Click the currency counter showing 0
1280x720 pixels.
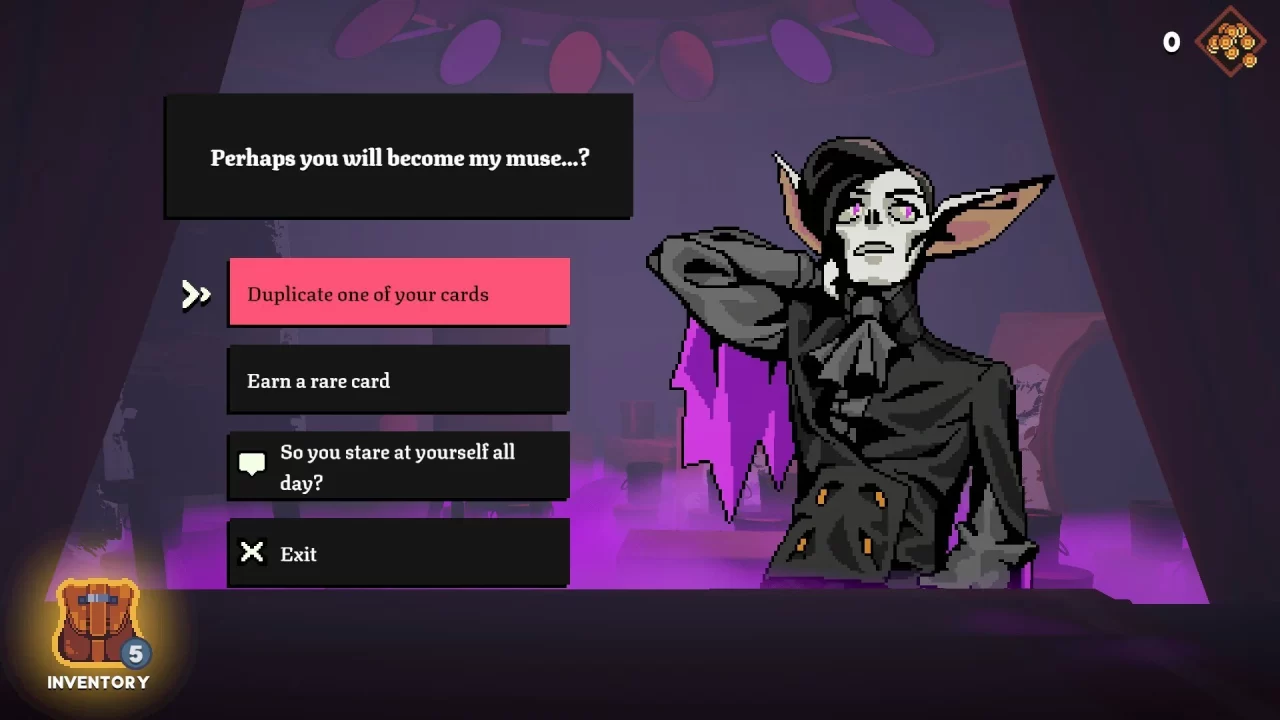coord(1170,42)
